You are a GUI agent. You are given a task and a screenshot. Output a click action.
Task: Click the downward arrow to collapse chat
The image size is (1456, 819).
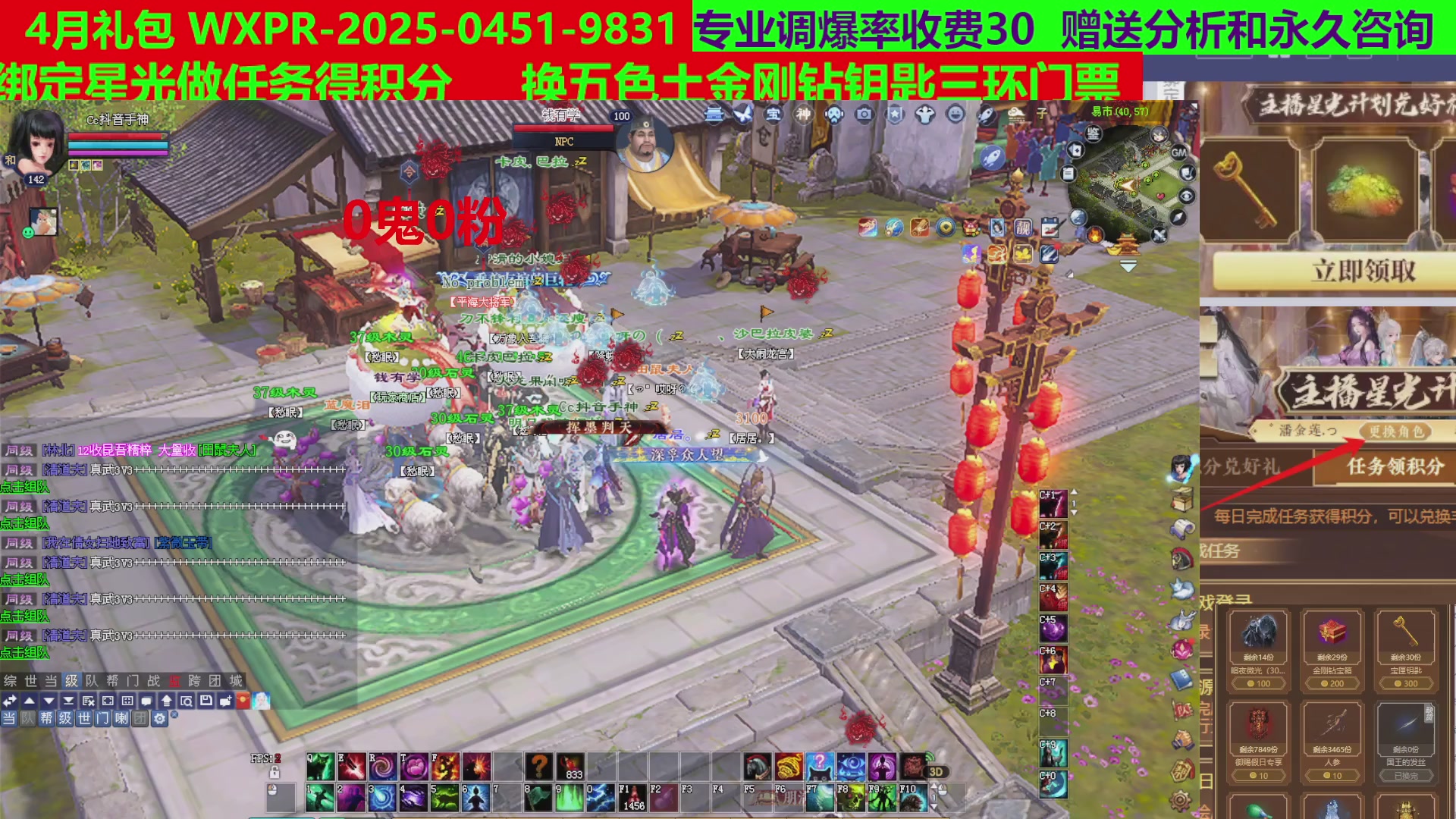(x=49, y=701)
